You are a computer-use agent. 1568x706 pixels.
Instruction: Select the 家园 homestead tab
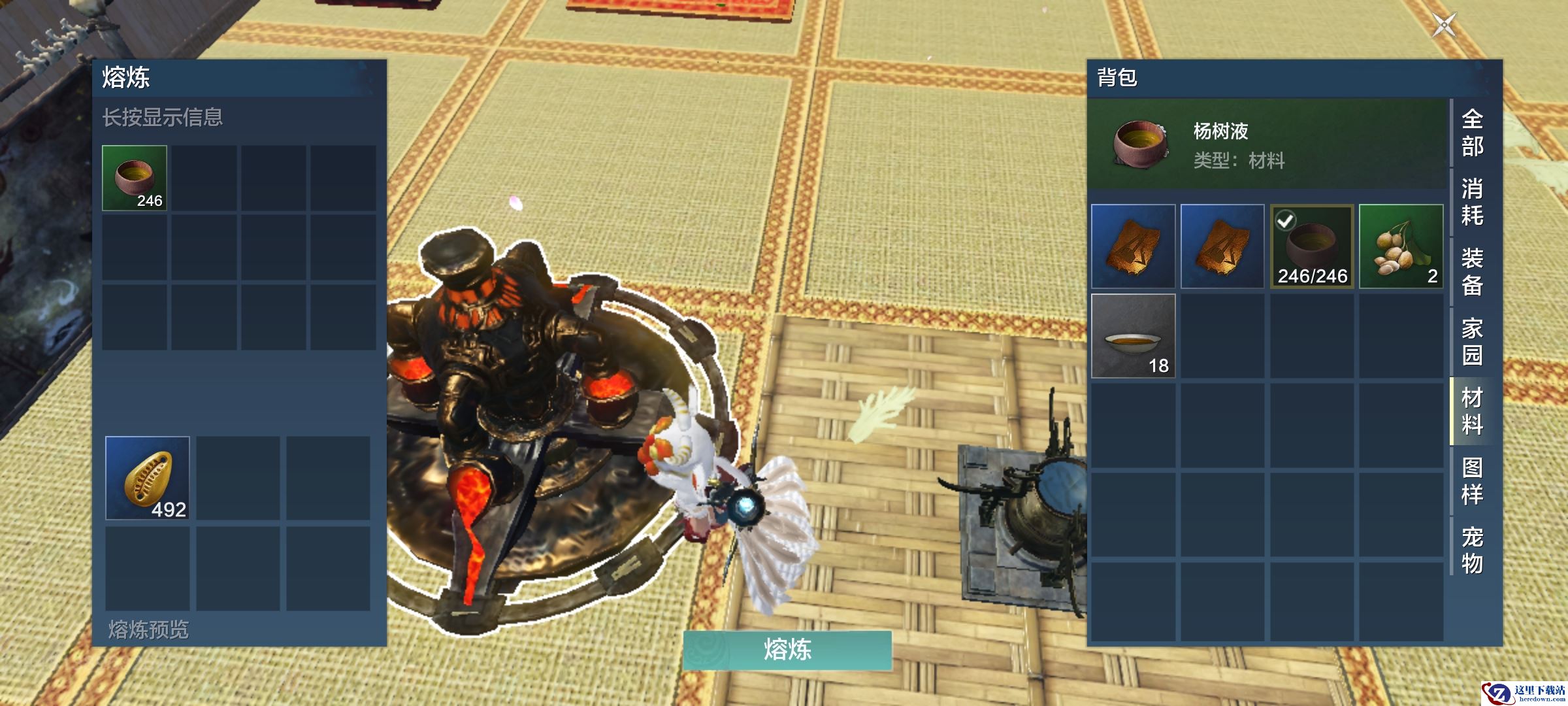point(1472,341)
